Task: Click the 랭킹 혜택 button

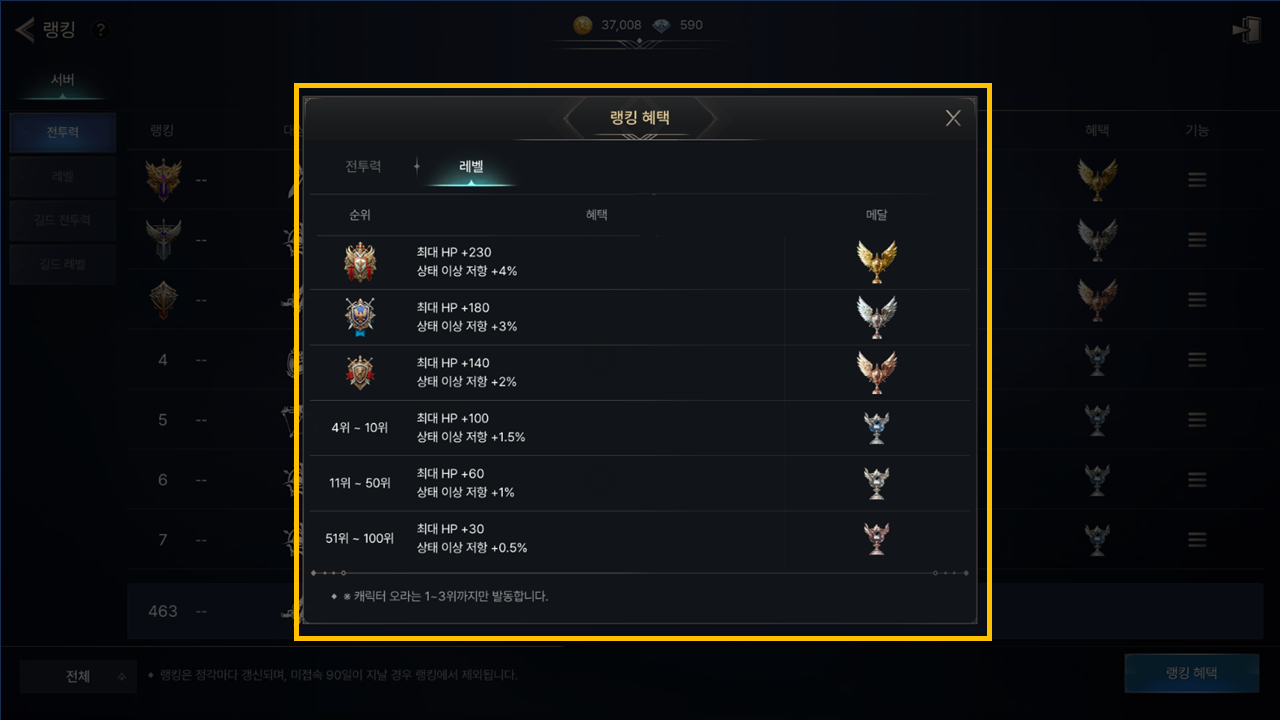Action: [1191, 673]
